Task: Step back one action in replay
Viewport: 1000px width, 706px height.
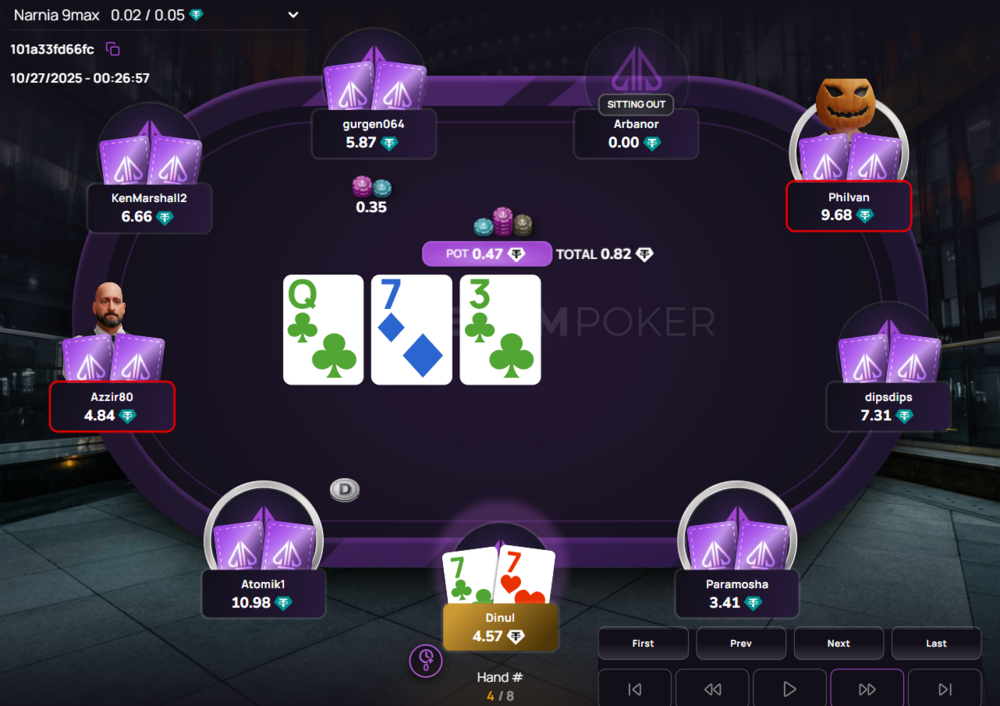Action: pyautogui.click(x=712, y=689)
